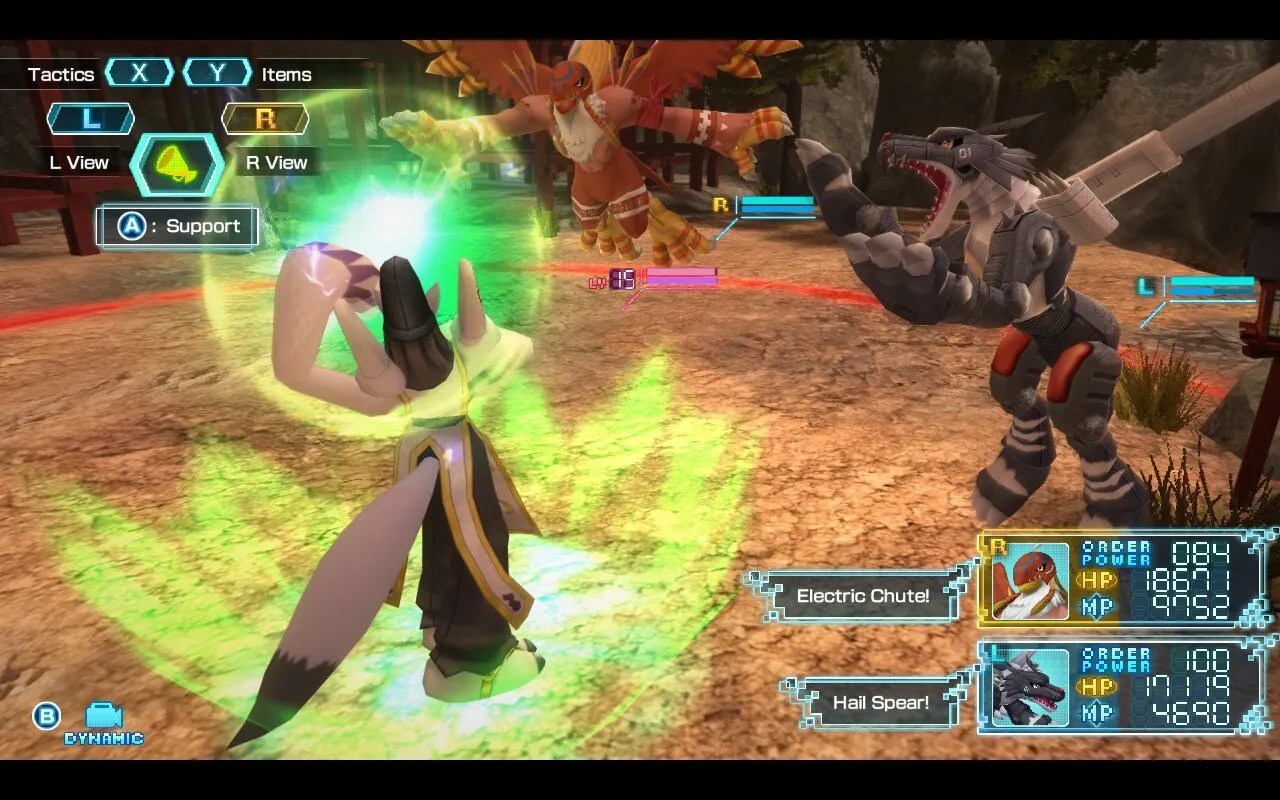The width and height of the screenshot is (1280, 800).
Task: Open the Items menu
Action: [x=285, y=73]
